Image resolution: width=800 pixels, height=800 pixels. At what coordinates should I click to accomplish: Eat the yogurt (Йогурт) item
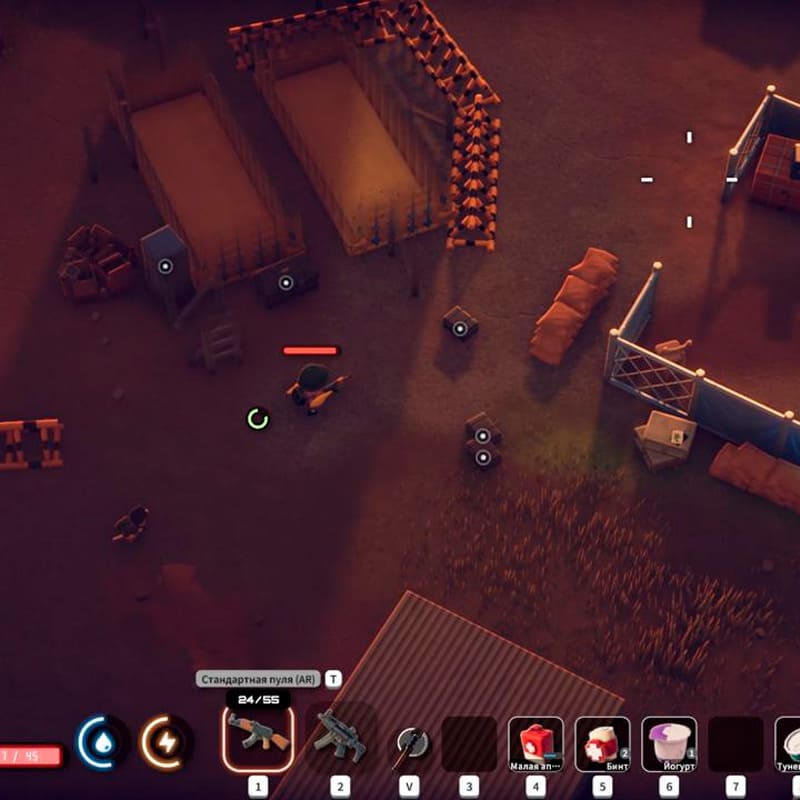pyautogui.click(x=669, y=743)
